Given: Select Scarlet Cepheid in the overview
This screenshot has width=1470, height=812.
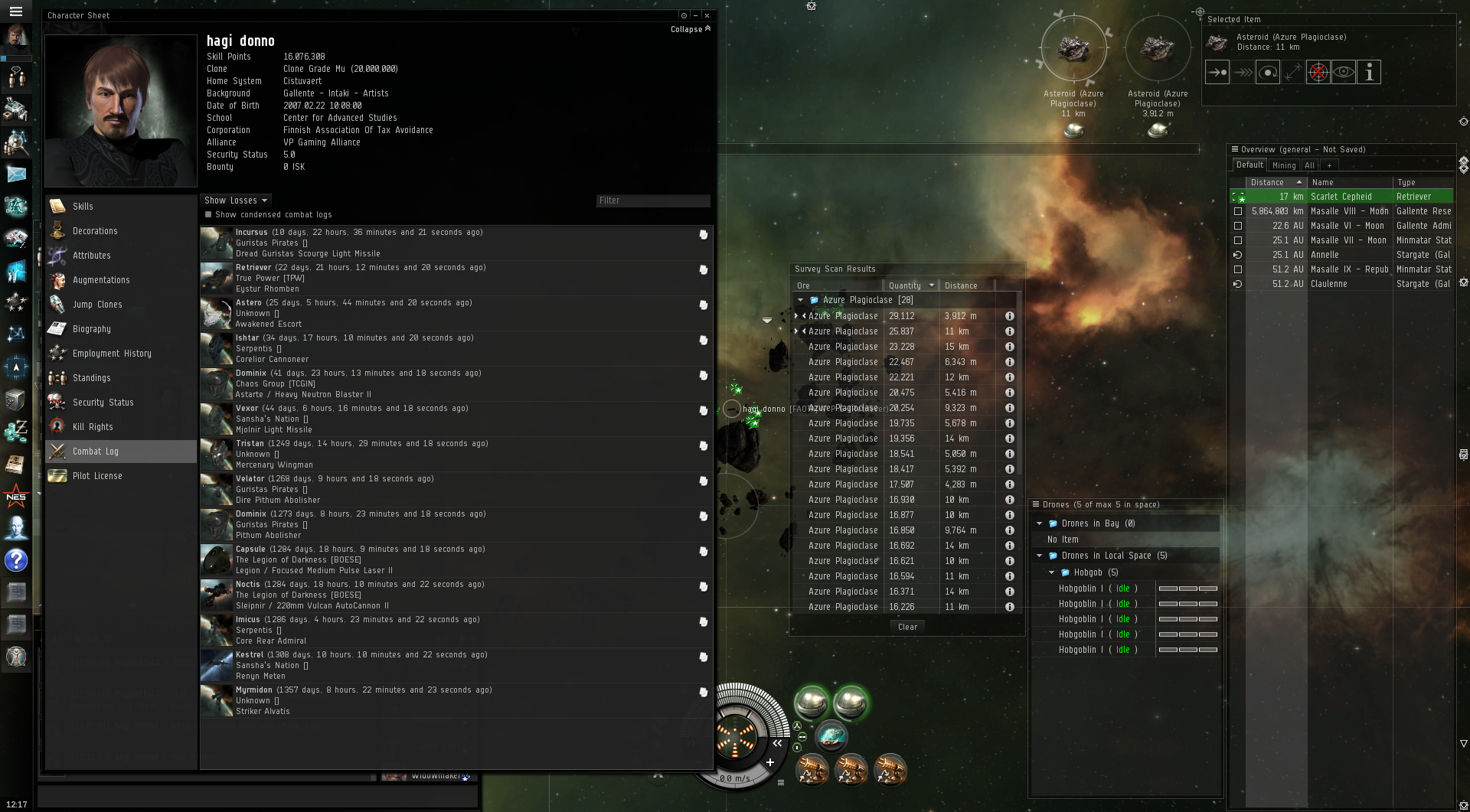Looking at the screenshot, I should click(x=1341, y=197).
